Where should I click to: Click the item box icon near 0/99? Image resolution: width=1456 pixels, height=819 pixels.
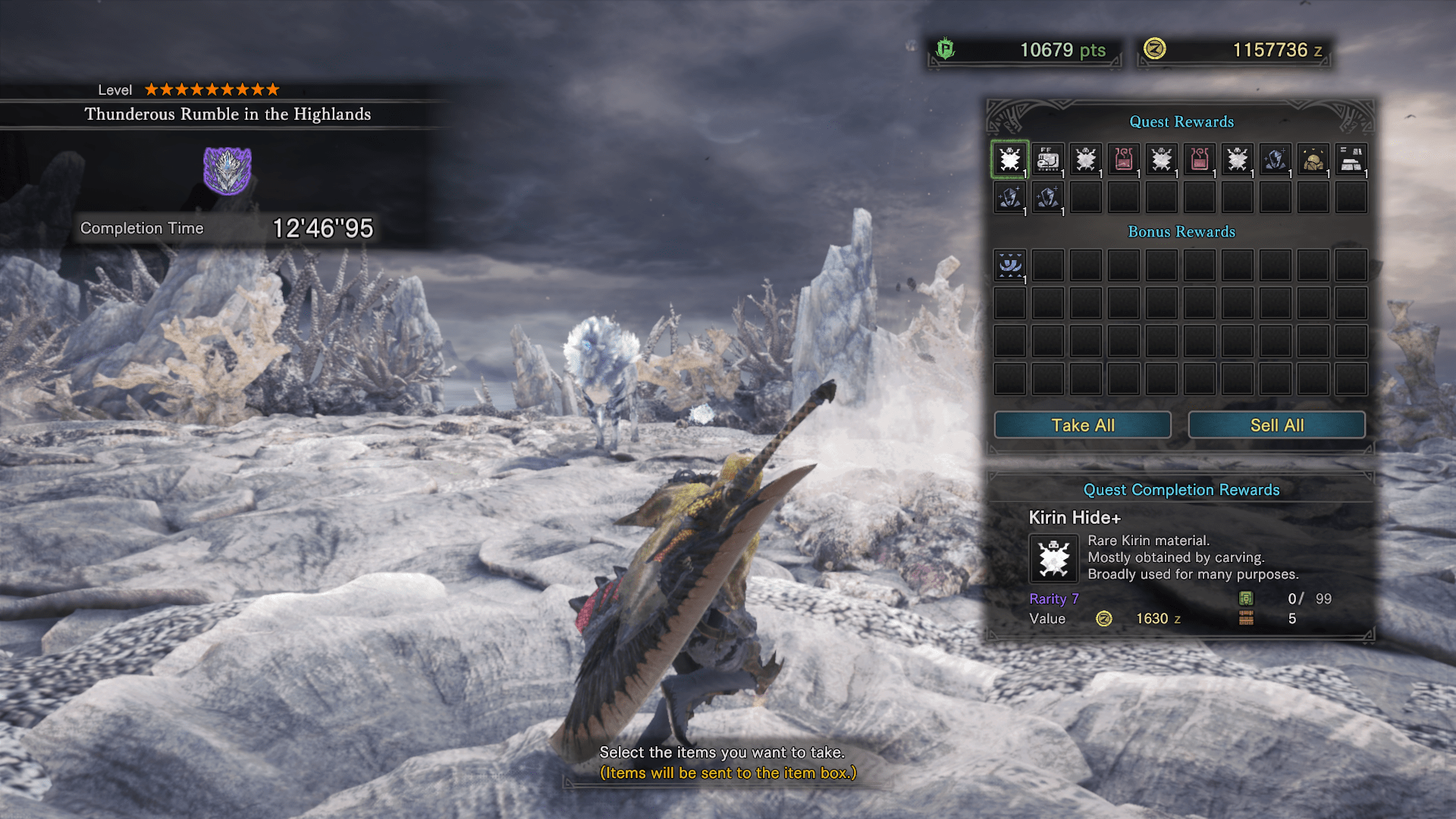coord(1248,598)
